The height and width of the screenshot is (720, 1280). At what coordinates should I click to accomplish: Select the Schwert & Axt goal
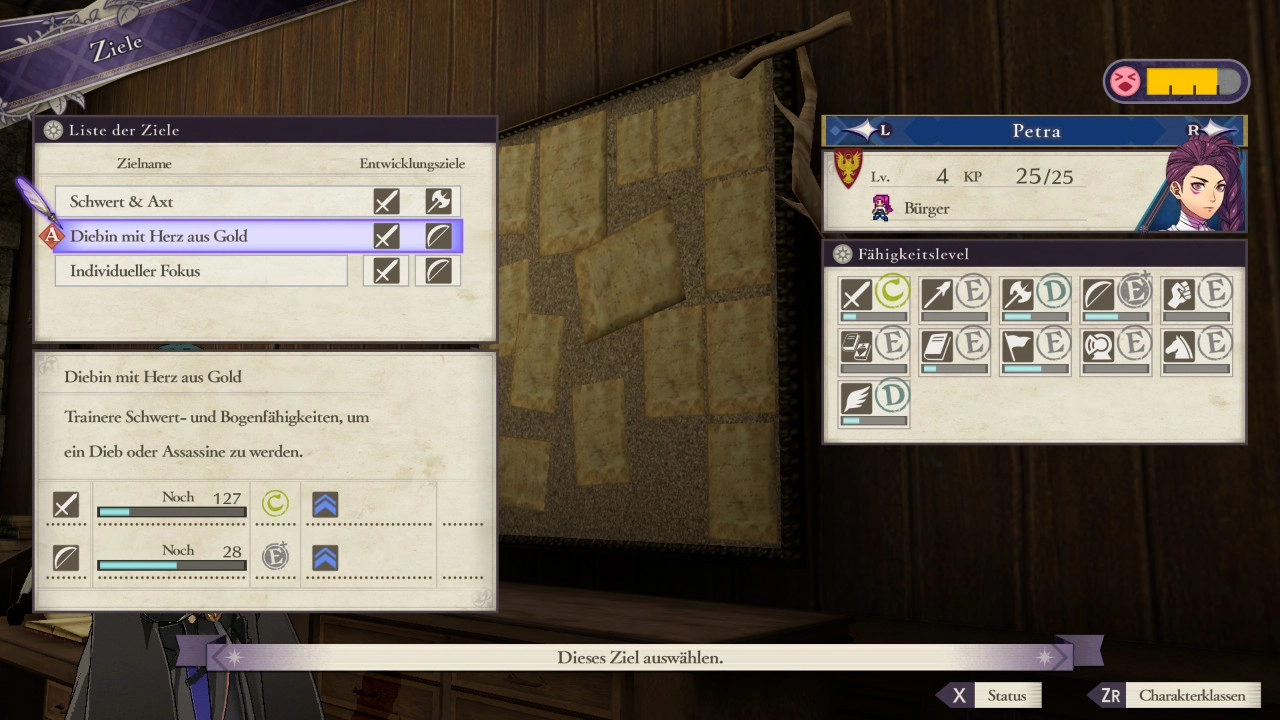pos(200,202)
